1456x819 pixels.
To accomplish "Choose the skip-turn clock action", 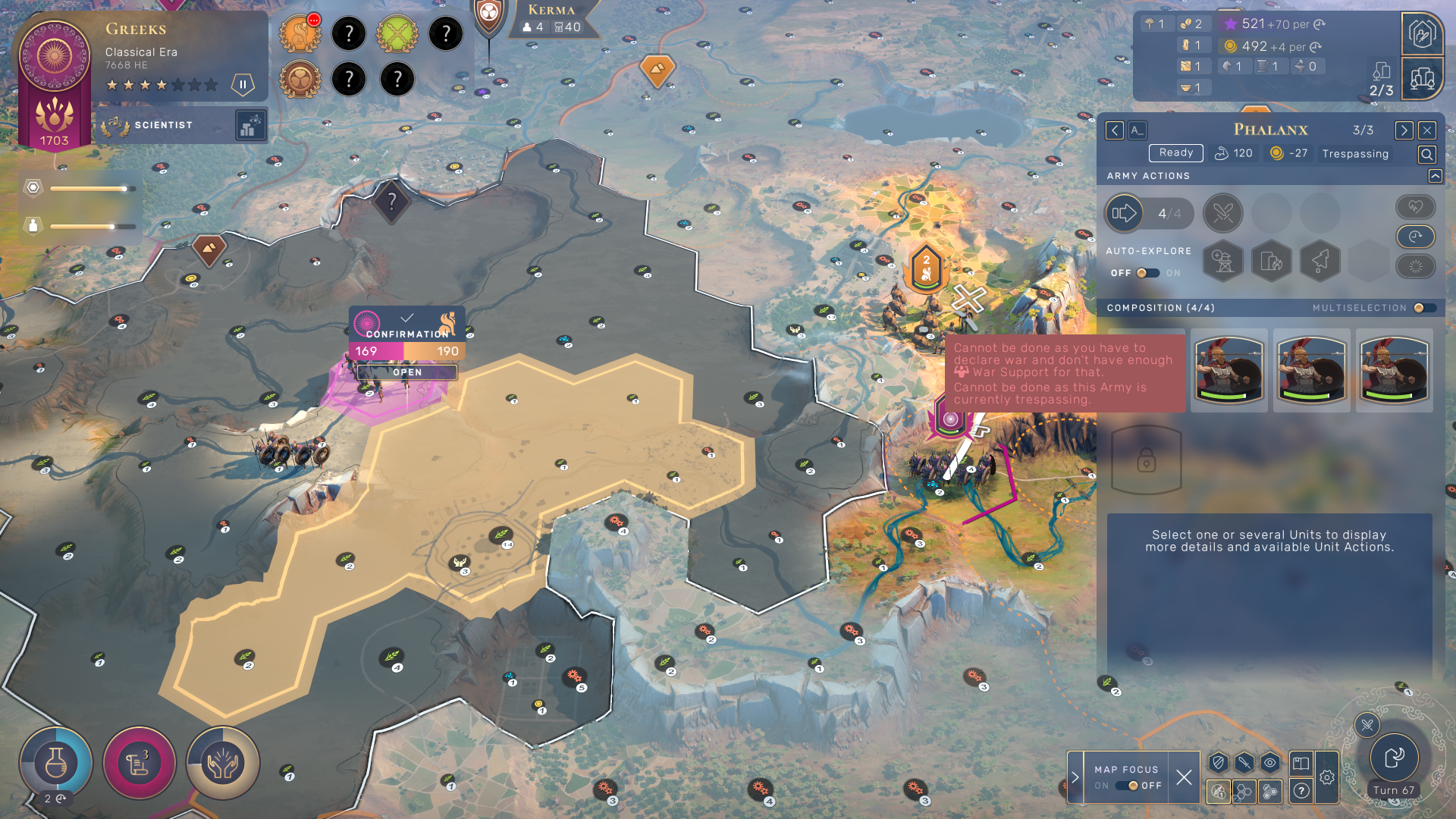I will (x=1415, y=237).
